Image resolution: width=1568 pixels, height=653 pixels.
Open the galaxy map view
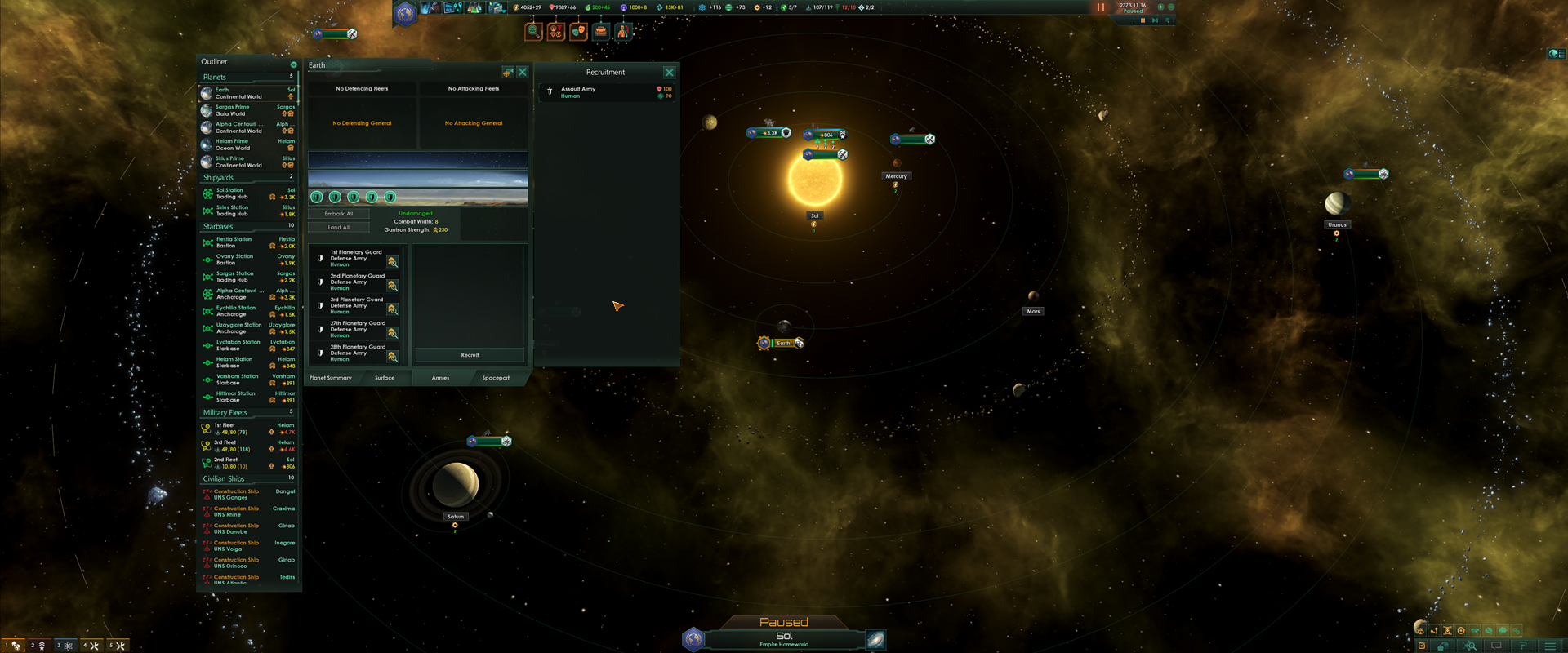click(x=875, y=639)
